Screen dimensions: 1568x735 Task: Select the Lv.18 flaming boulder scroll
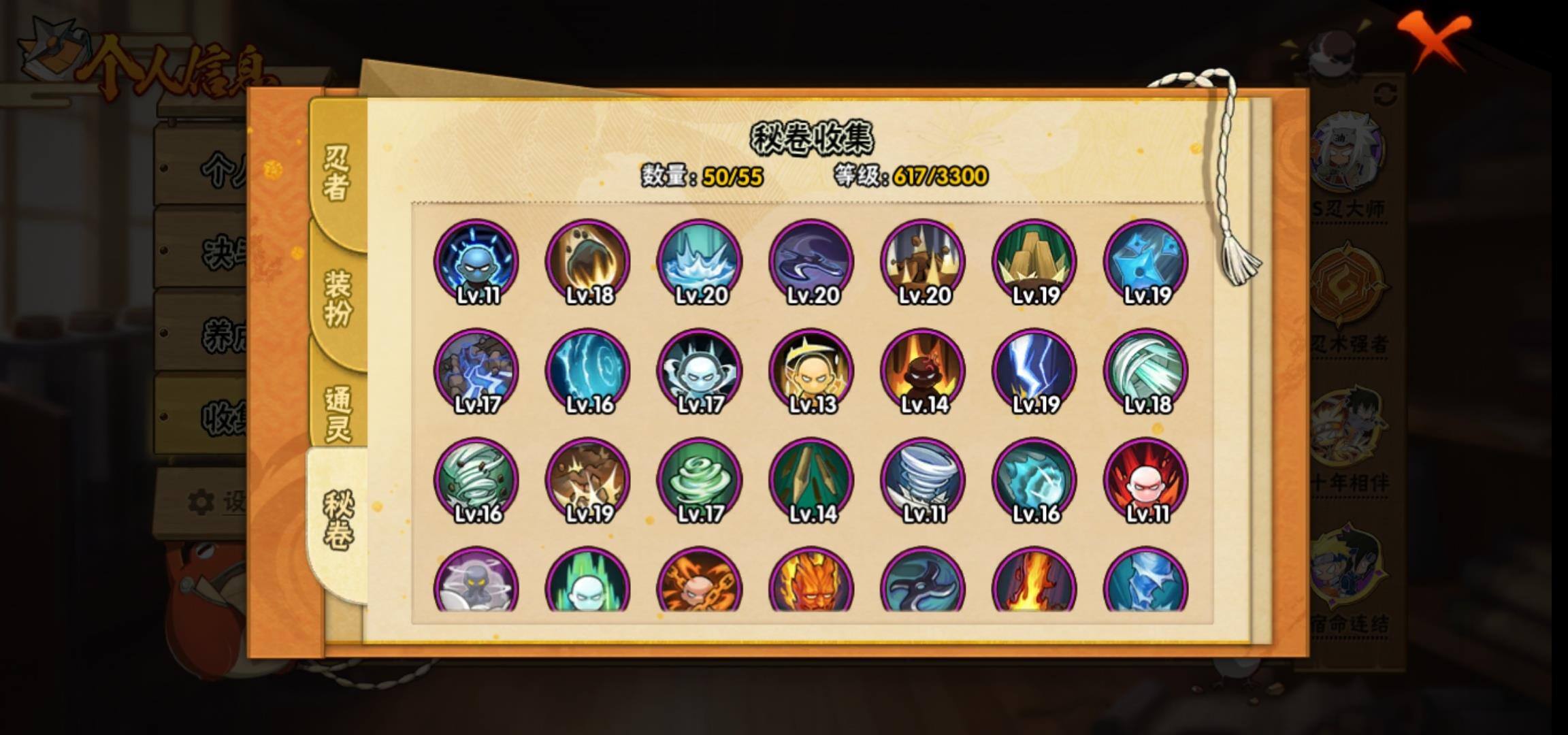point(588,261)
